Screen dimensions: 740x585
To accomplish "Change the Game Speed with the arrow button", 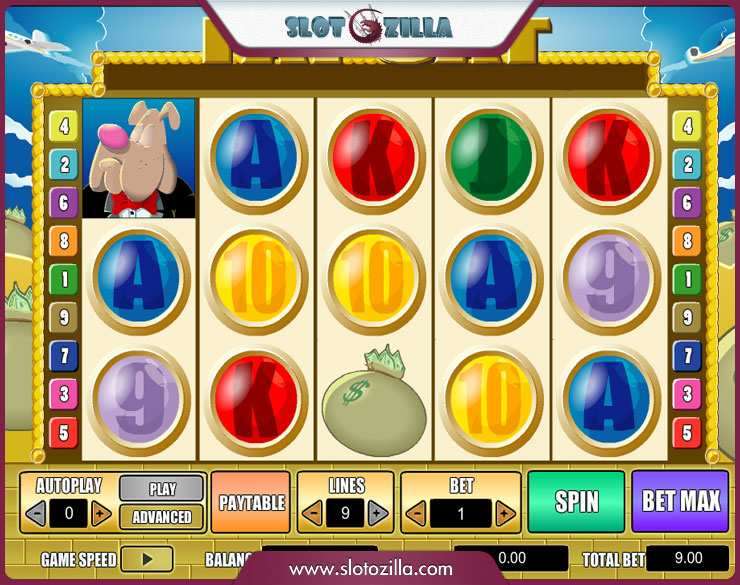I will click(x=147, y=559).
